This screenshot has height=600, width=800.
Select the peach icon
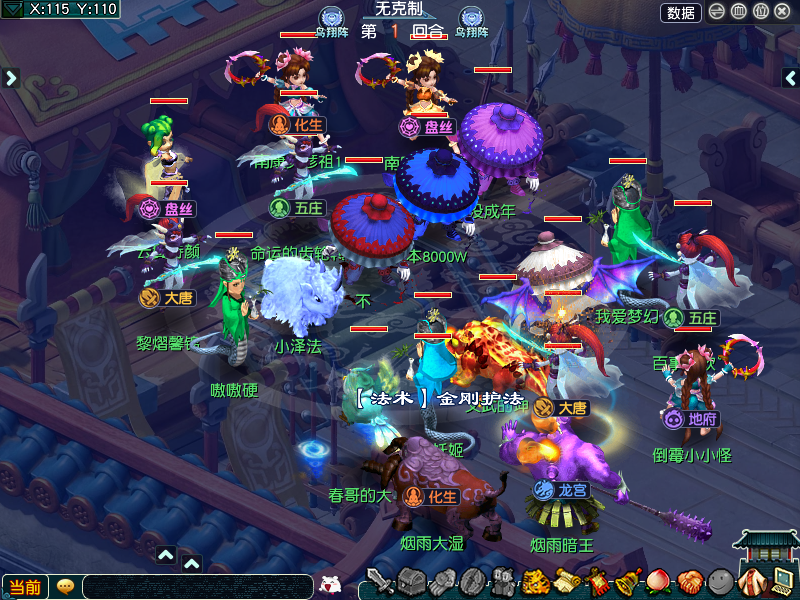(658, 581)
